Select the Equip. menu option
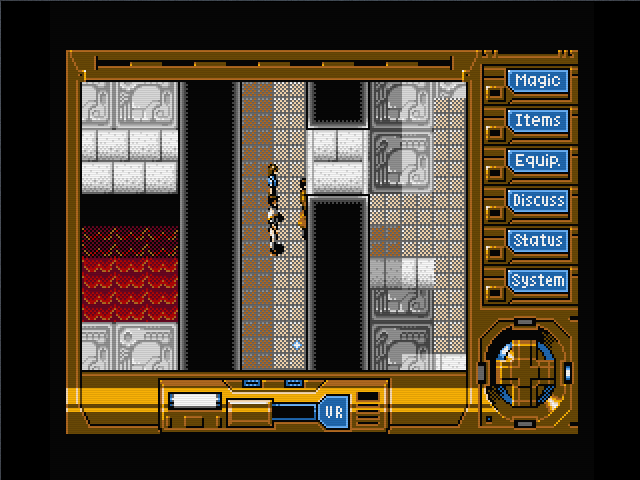Viewport: 640px width, 480px height. (538, 161)
